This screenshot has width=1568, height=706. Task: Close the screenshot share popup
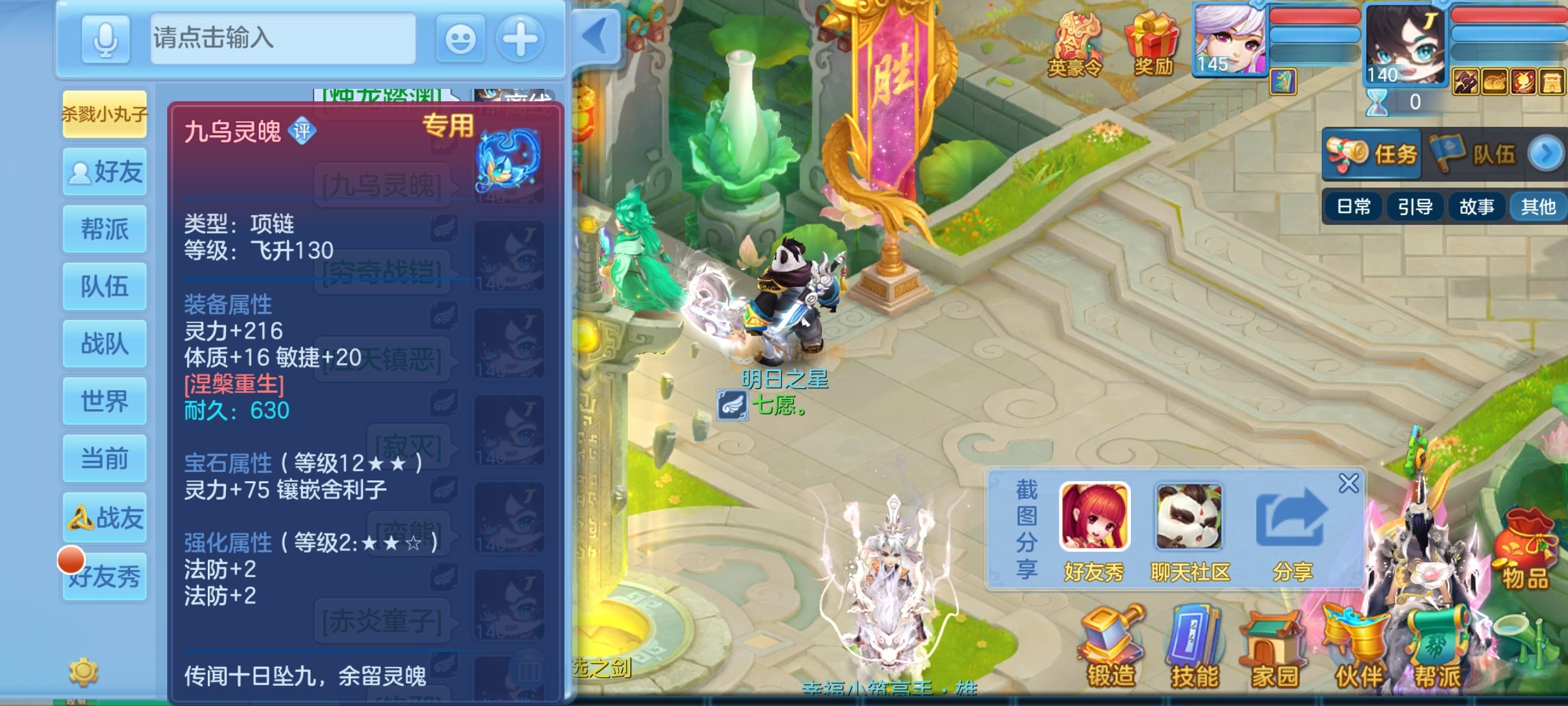click(x=1348, y=483)
